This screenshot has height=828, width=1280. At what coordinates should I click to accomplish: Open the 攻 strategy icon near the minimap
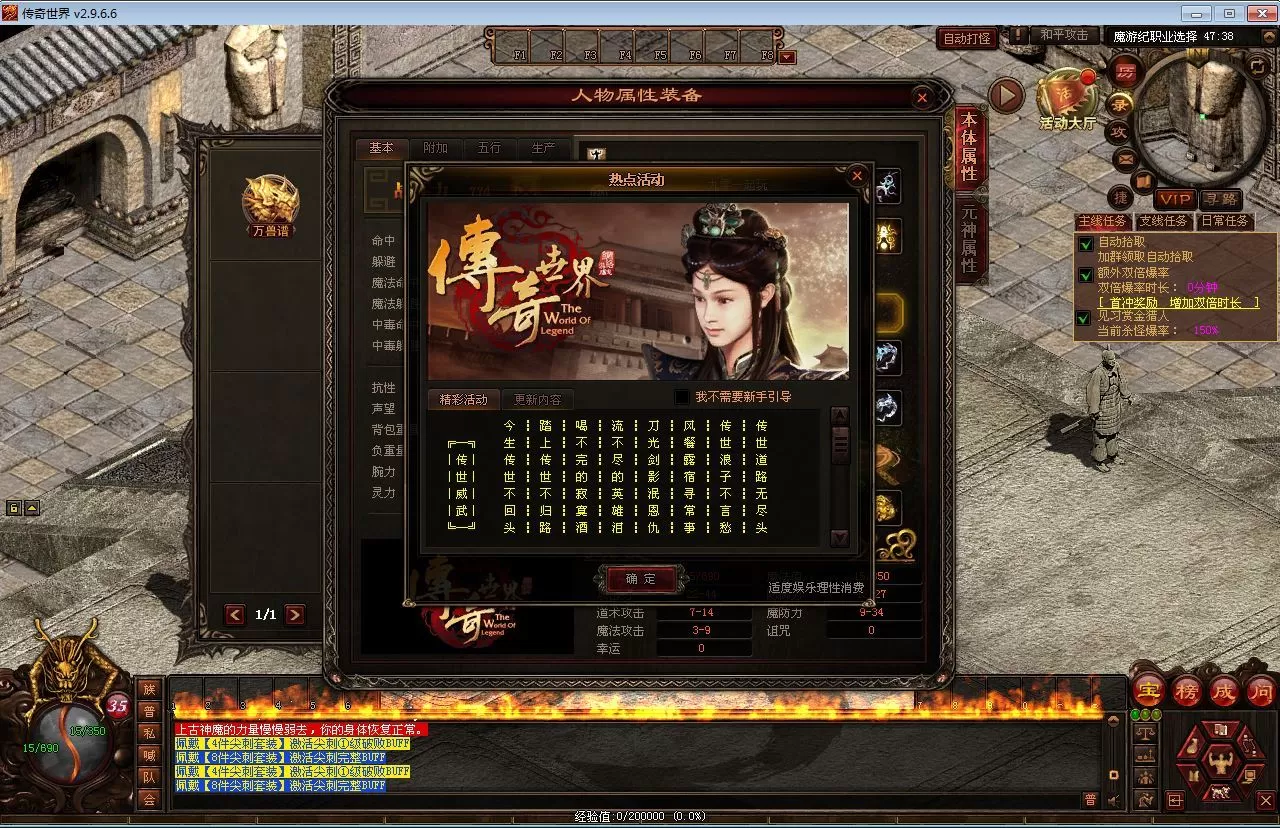click(x=1120, y=130)
